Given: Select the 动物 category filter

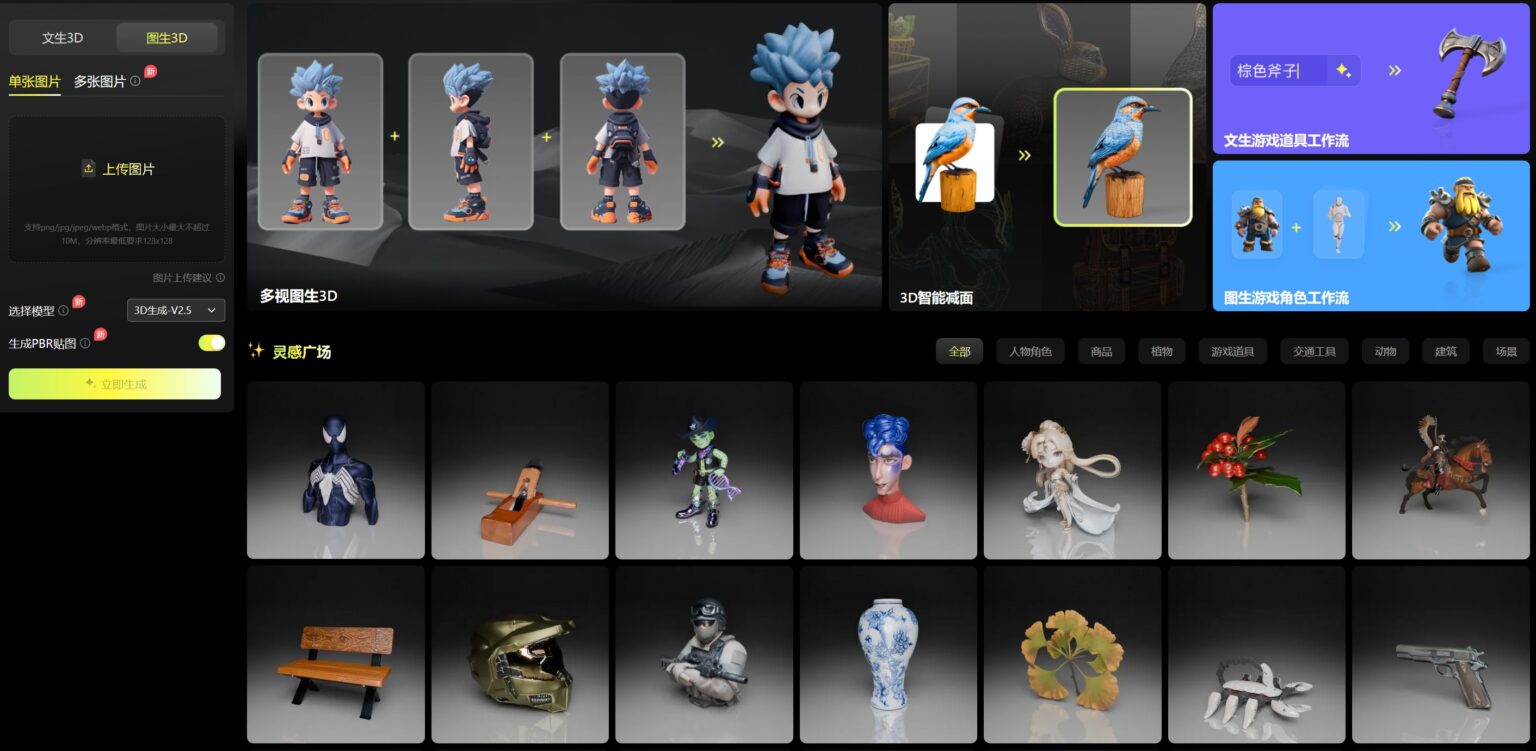Looking at the screenshot, I should 1385,351.
